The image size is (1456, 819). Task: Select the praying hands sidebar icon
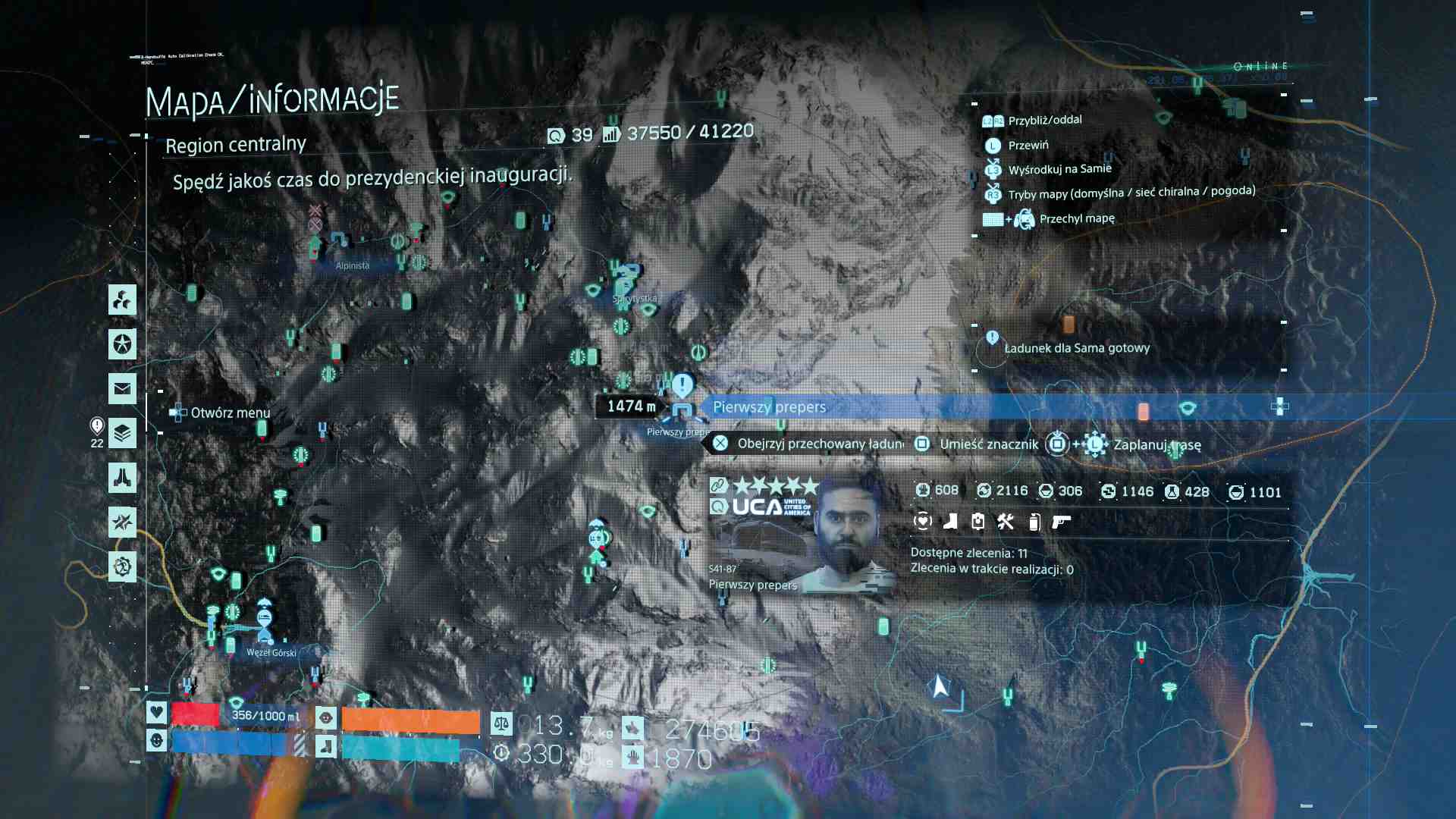coord(122,478)
